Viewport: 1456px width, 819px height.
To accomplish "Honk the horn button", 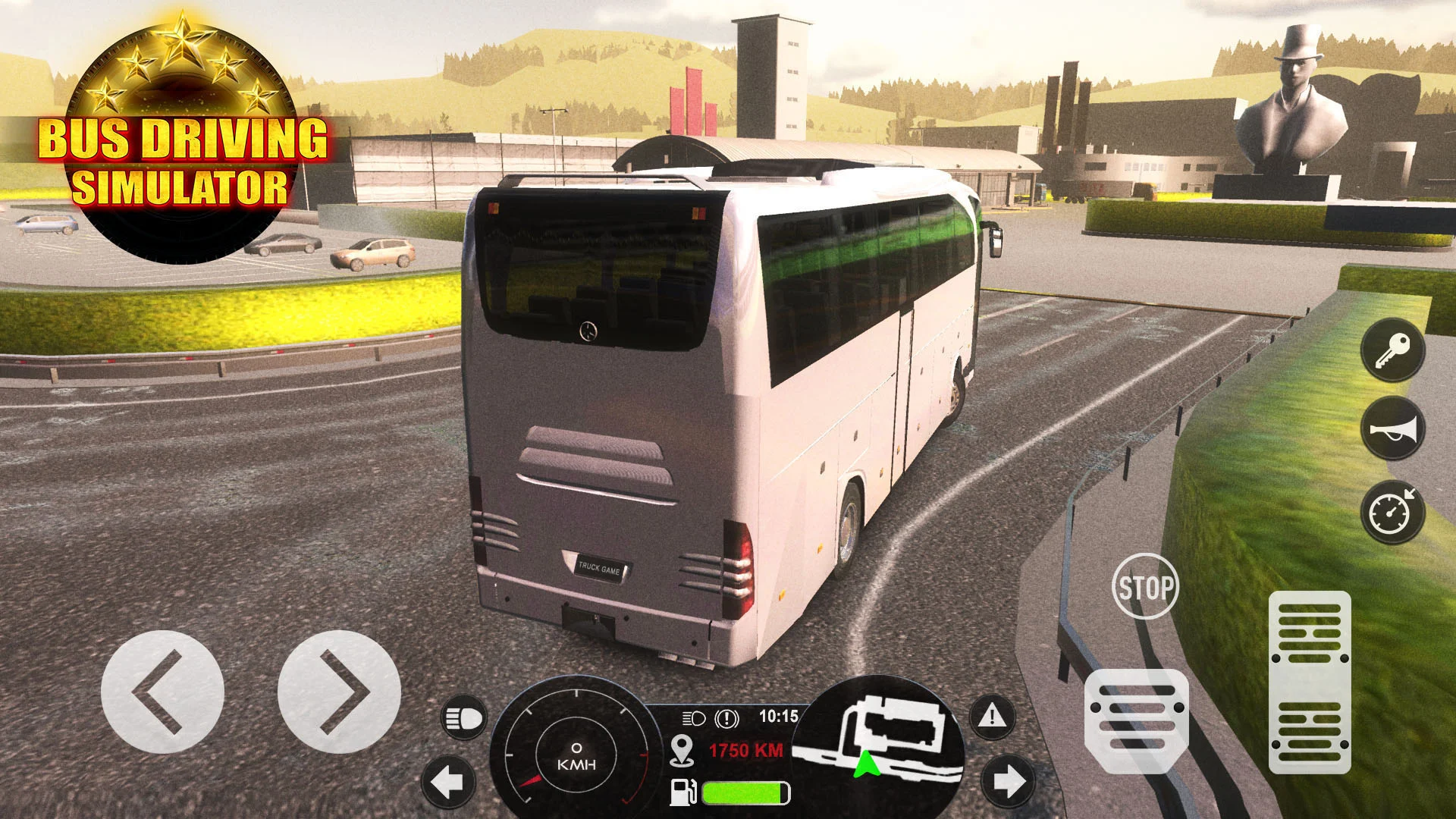I will (1393, 429).
